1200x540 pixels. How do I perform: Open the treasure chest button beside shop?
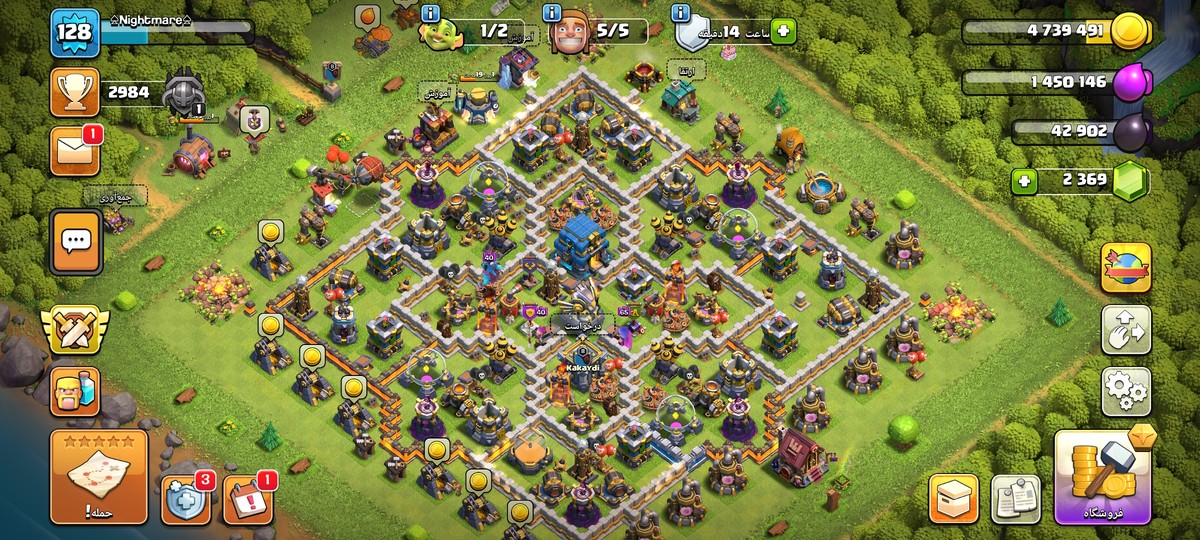pos(953,499)
